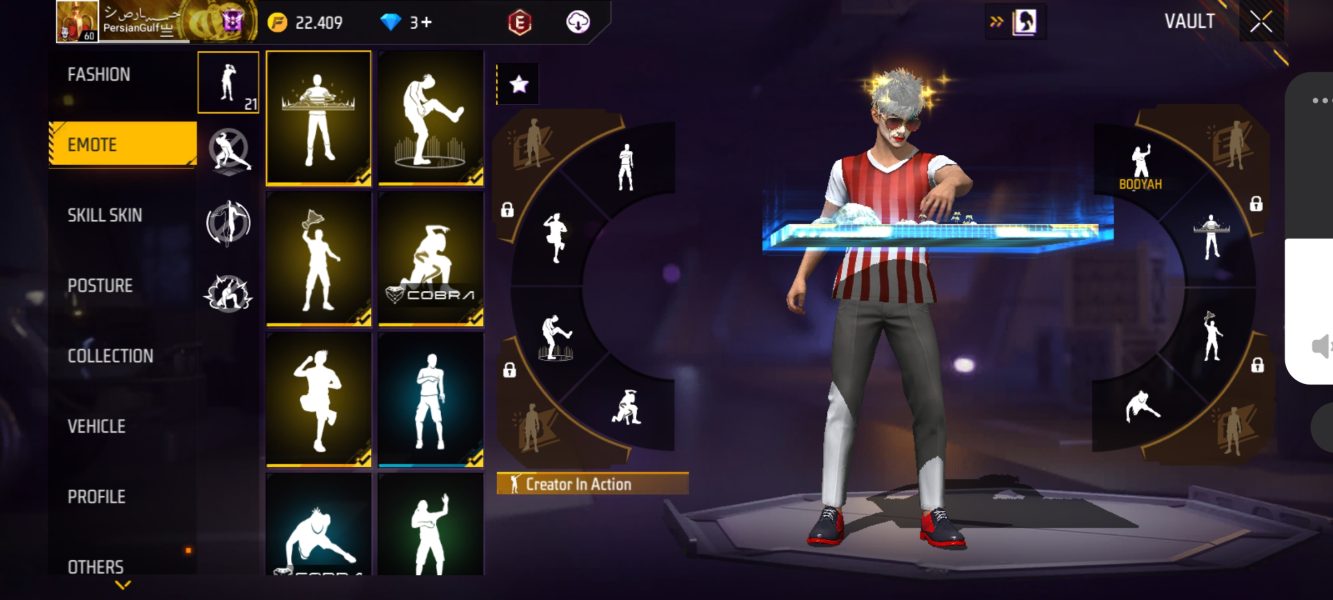Open the player profile avatar
This screenshot has height=600, width=1333.
(x=76, y=21)
